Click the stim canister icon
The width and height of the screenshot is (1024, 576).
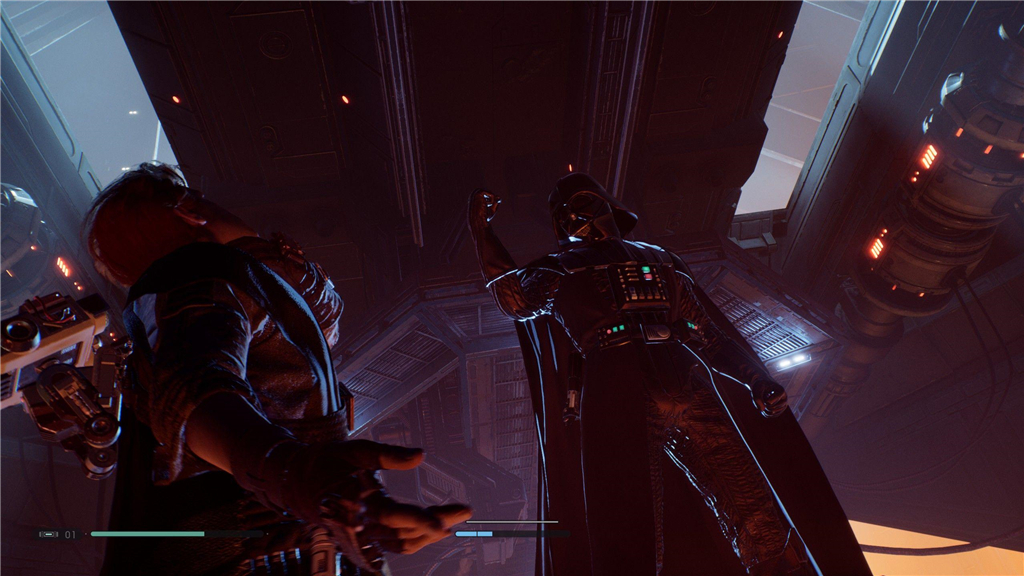click(x=49, y=534)
